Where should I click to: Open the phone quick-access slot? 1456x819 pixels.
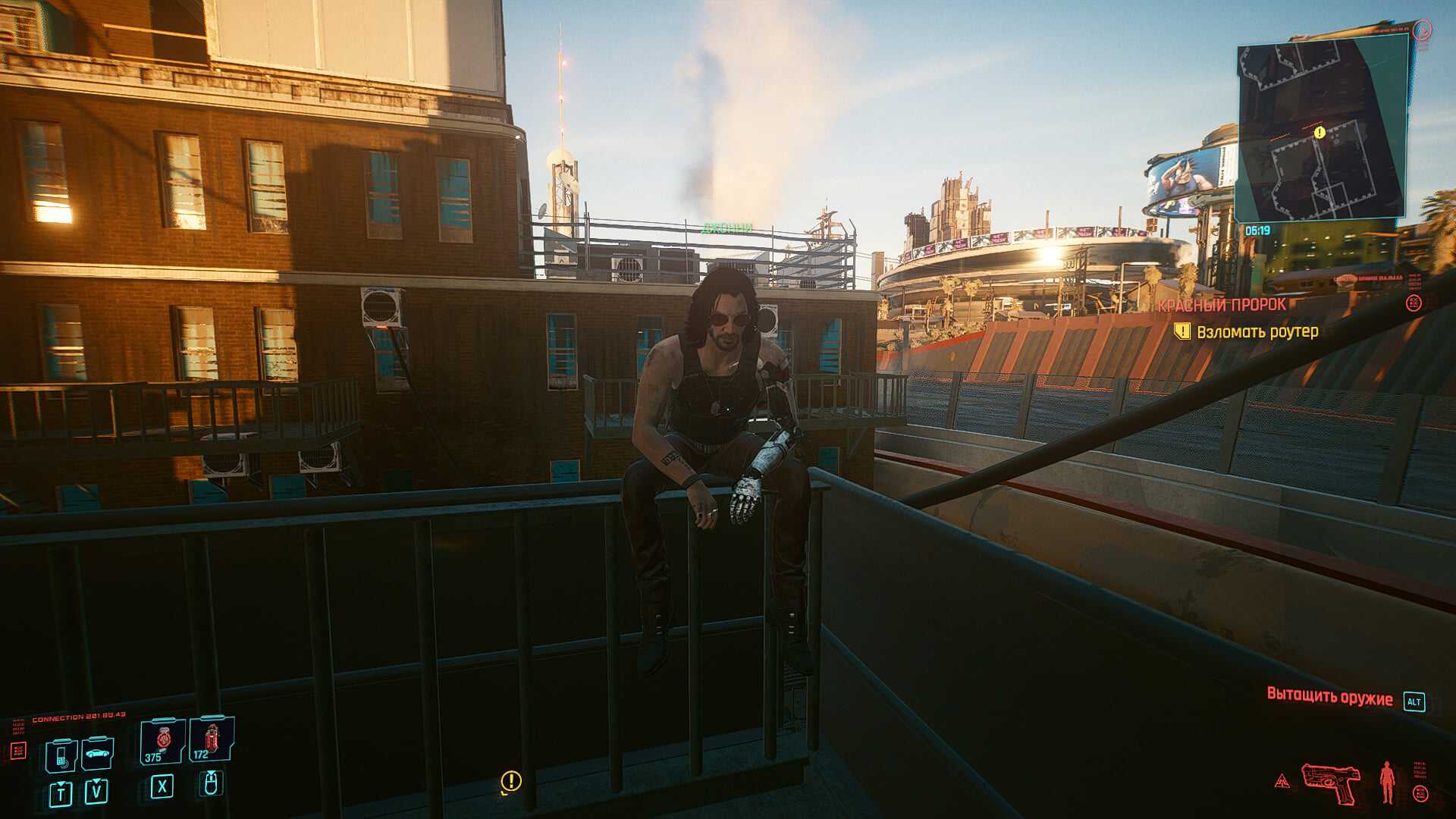click(x=61, y=755)
